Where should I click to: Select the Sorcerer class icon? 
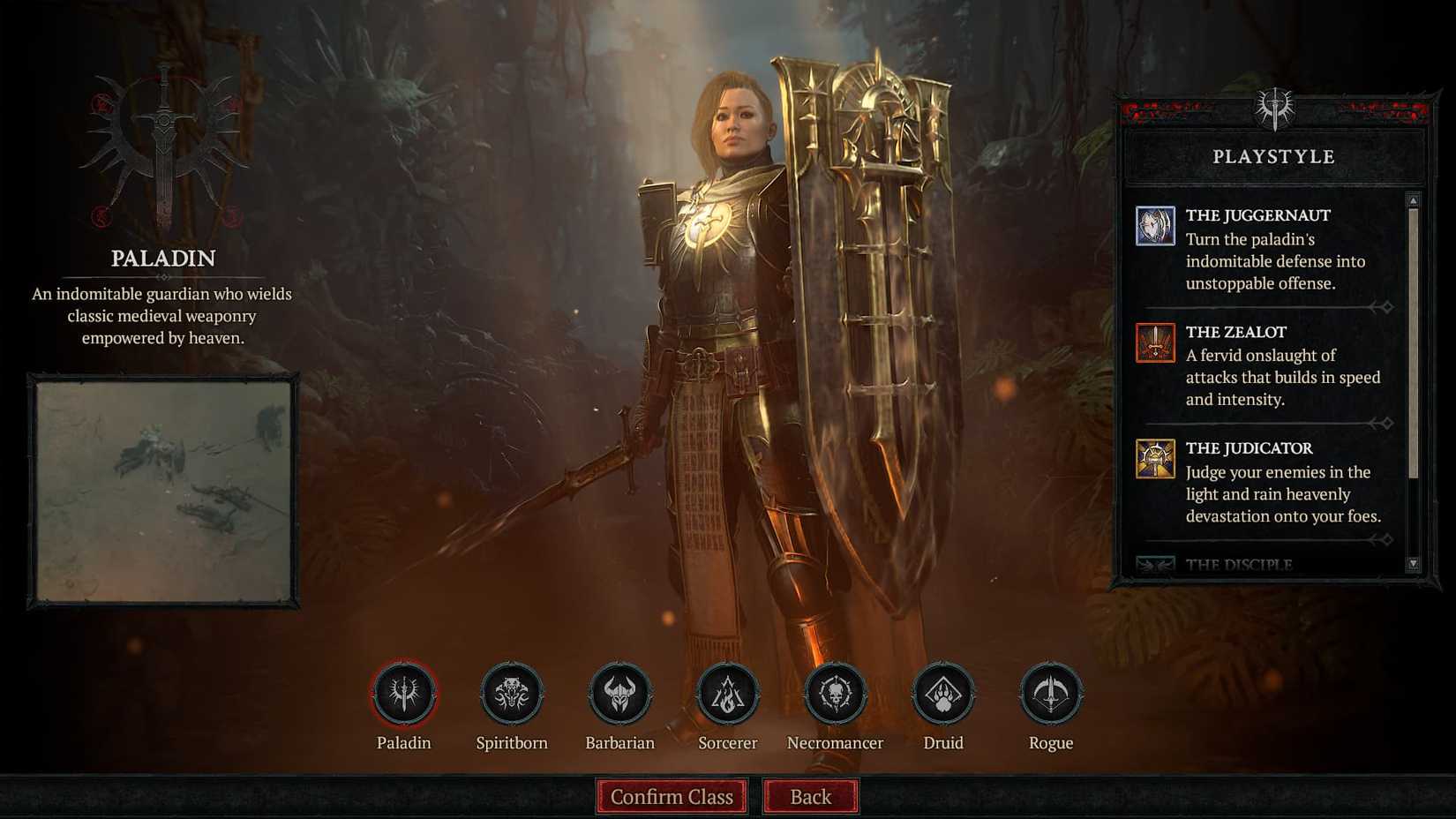coord(727,694)
